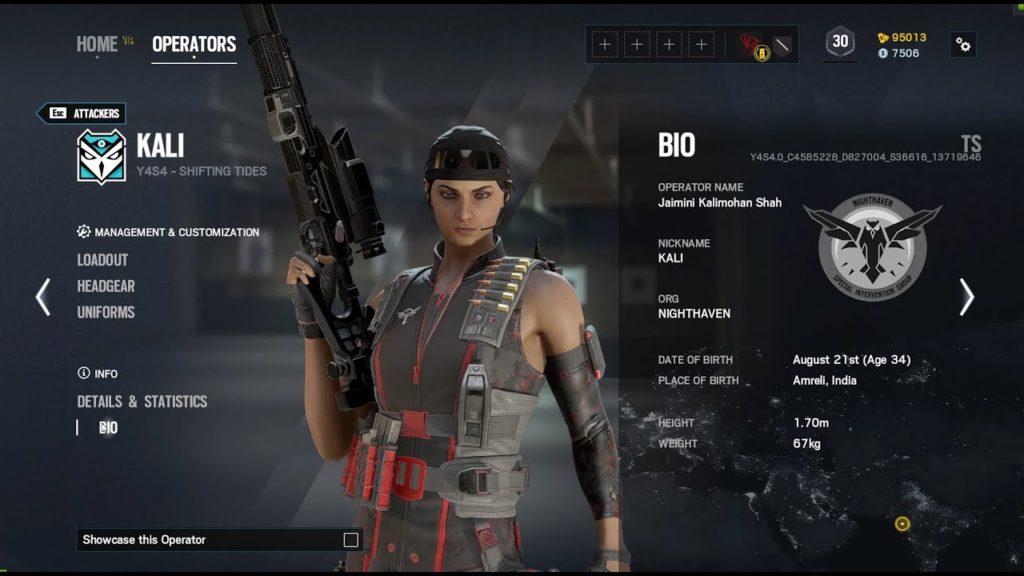Select the Bio info entry

108,427
